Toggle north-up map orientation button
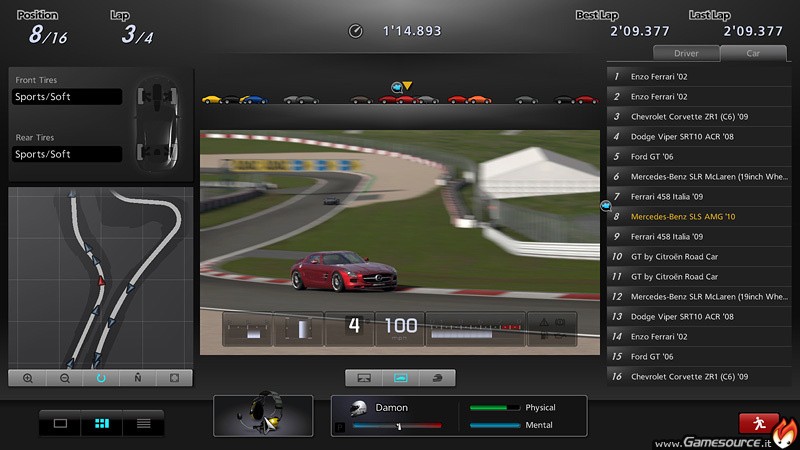 point(137,378)
